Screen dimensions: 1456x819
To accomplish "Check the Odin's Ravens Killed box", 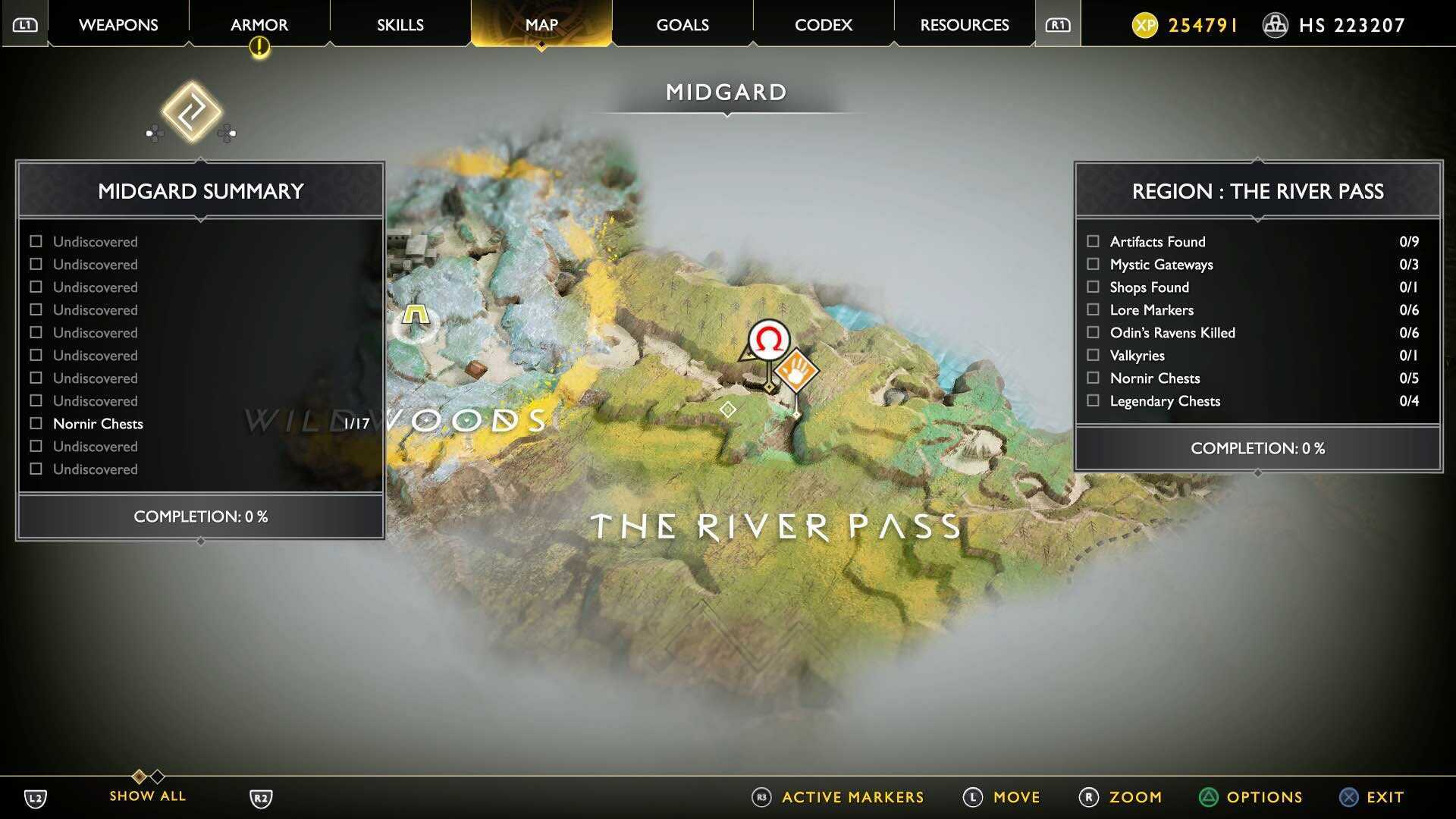I will pos(1094,332).
